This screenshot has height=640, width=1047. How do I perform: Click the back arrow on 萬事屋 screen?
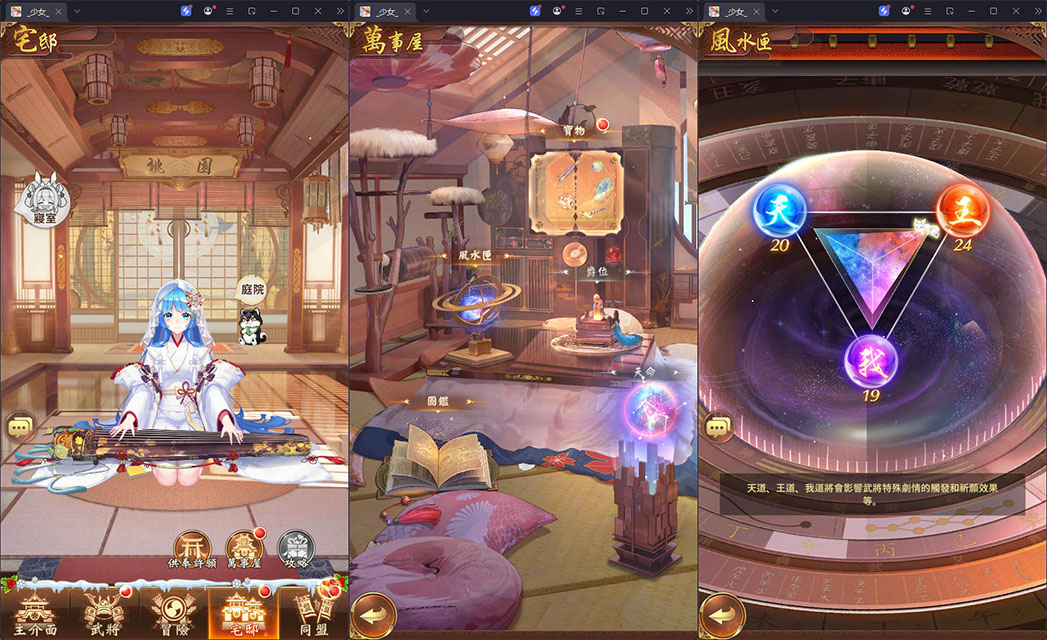(371, 611)
